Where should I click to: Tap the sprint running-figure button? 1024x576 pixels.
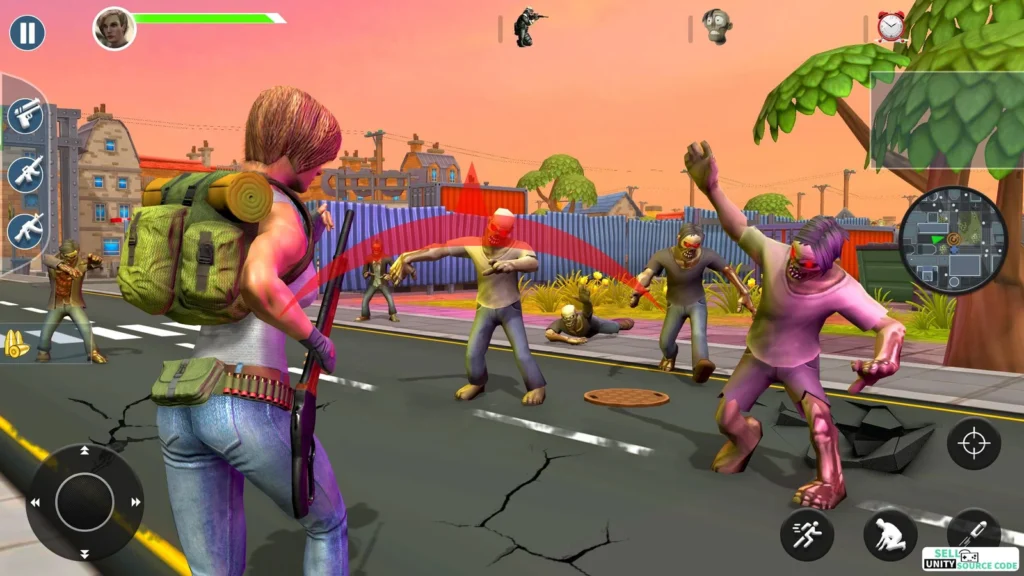(x=807, y=535)
